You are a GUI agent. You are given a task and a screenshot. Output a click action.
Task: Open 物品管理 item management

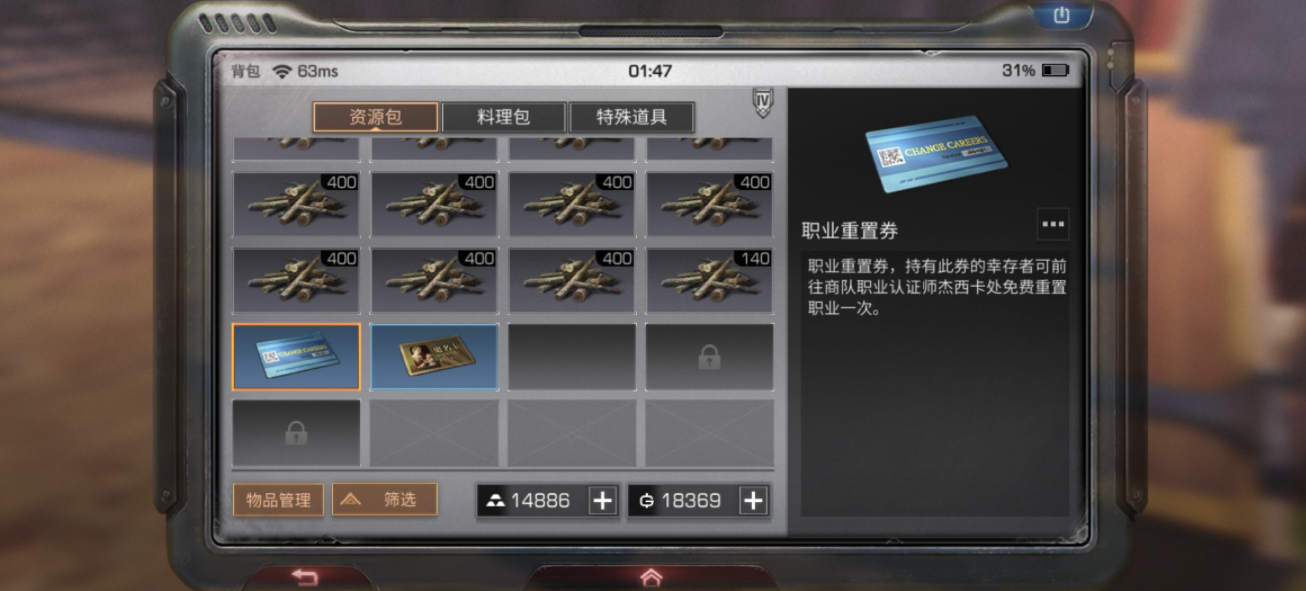[x=278, y=500]
